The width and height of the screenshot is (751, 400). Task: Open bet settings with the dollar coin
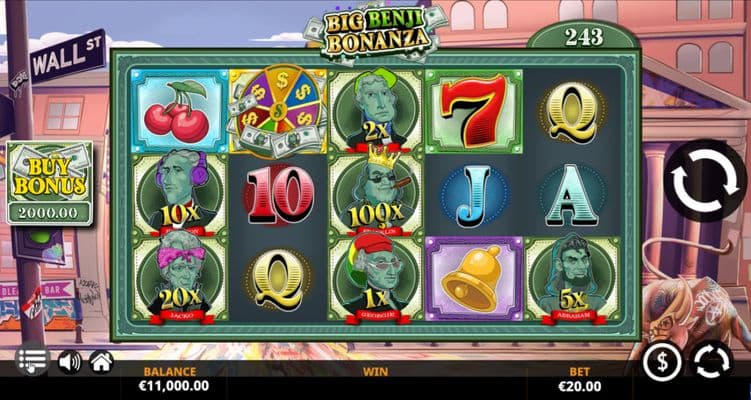tap(661, 361)
